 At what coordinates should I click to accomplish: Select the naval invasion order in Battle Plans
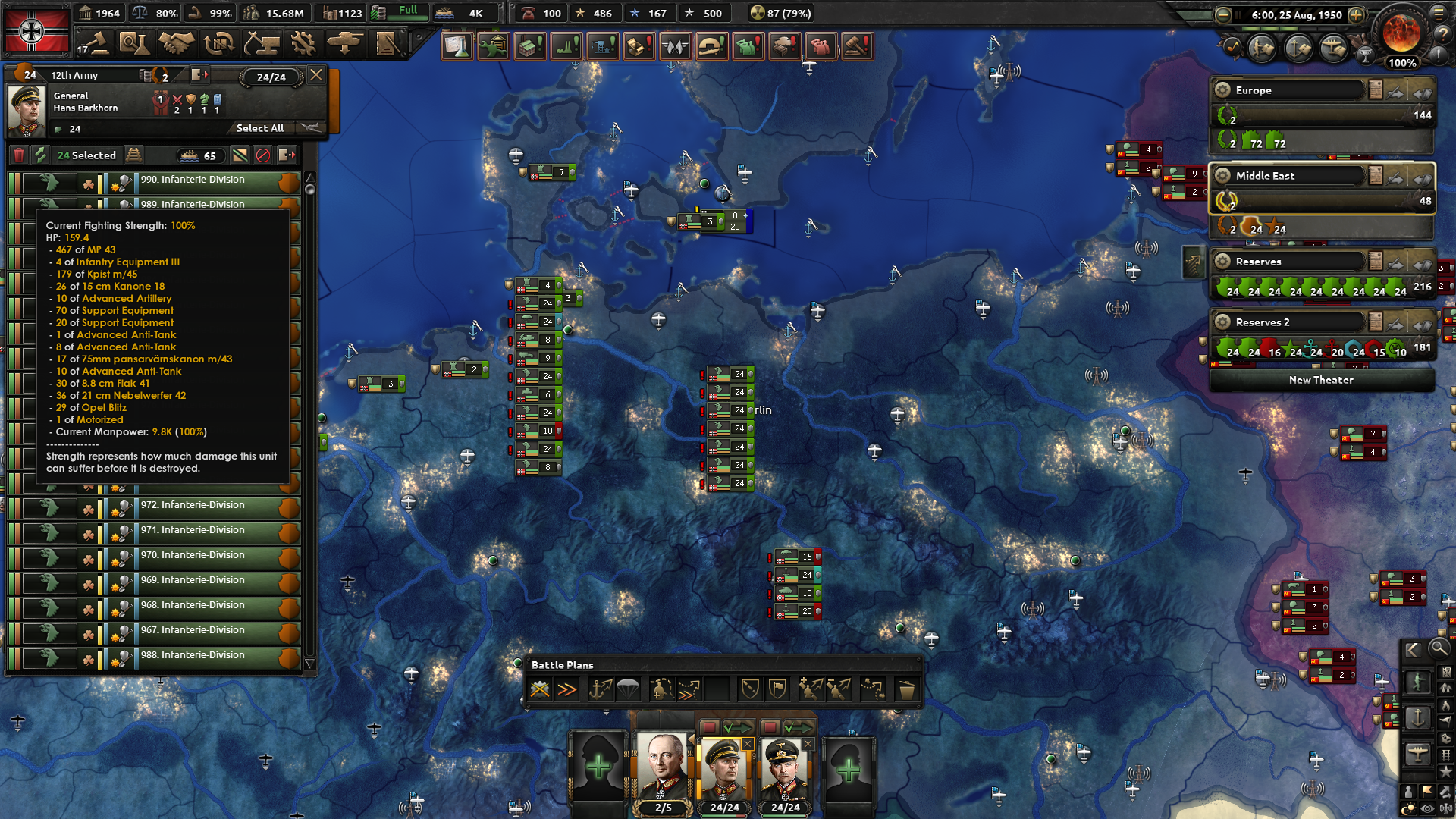coord(601,689)
